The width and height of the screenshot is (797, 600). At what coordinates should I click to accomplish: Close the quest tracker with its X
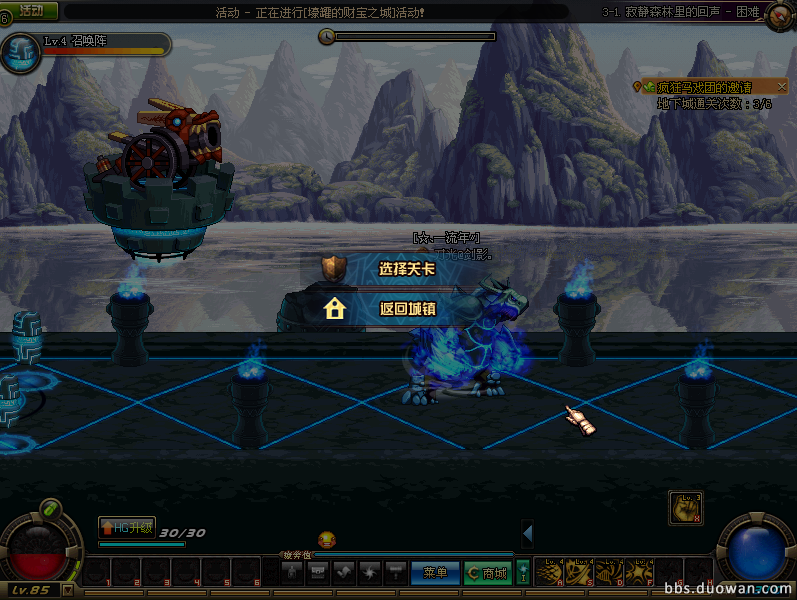point(782,88)
